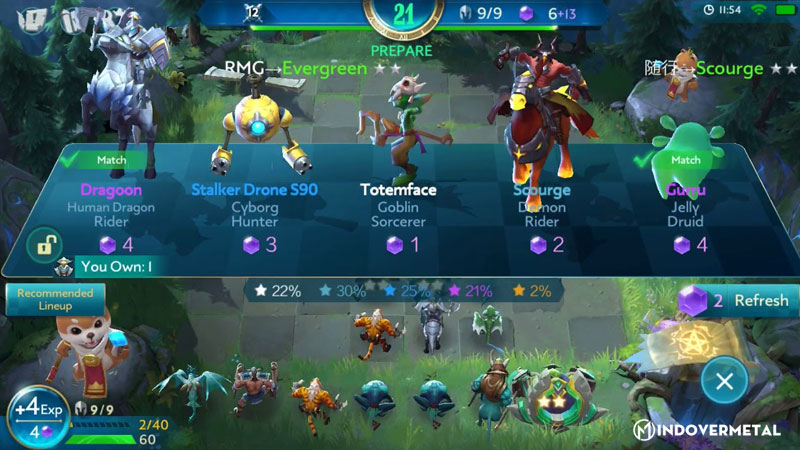
Task: Buy the Stalker Drone S90 card
Action: pos(255,208)
